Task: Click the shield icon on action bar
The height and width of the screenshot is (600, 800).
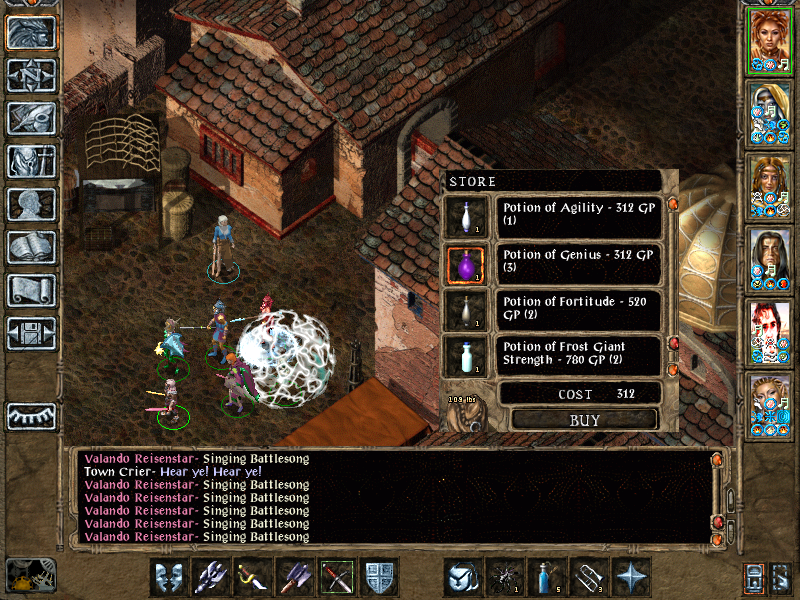Action: [x=379, y=577]
